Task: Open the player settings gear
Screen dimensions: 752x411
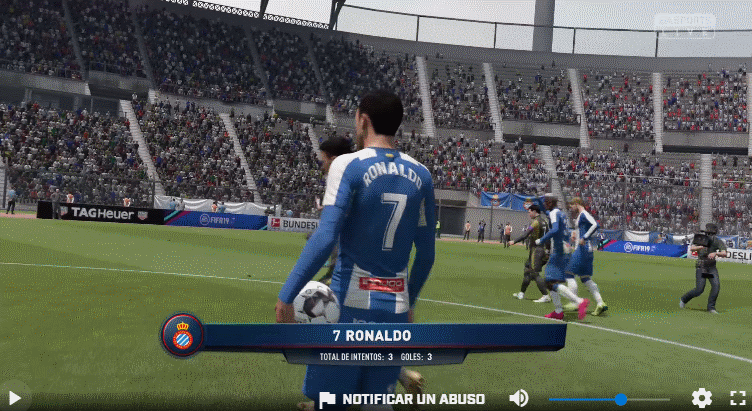Action: 702,398
